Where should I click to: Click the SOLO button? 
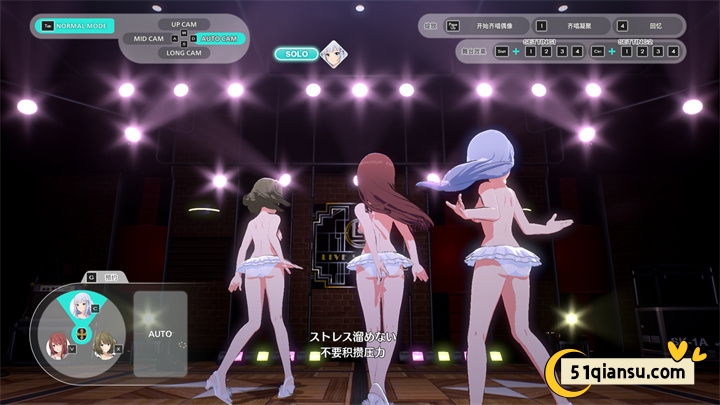point(296,54)
